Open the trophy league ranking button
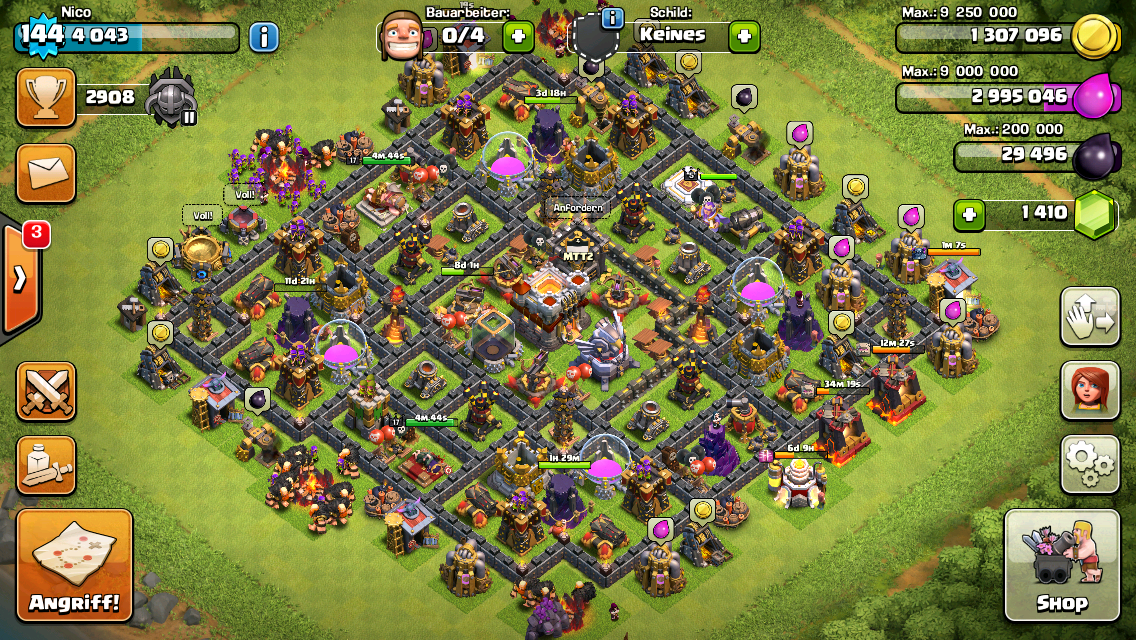This screenshot has width=1136, height=640. (x=45, y=97)
